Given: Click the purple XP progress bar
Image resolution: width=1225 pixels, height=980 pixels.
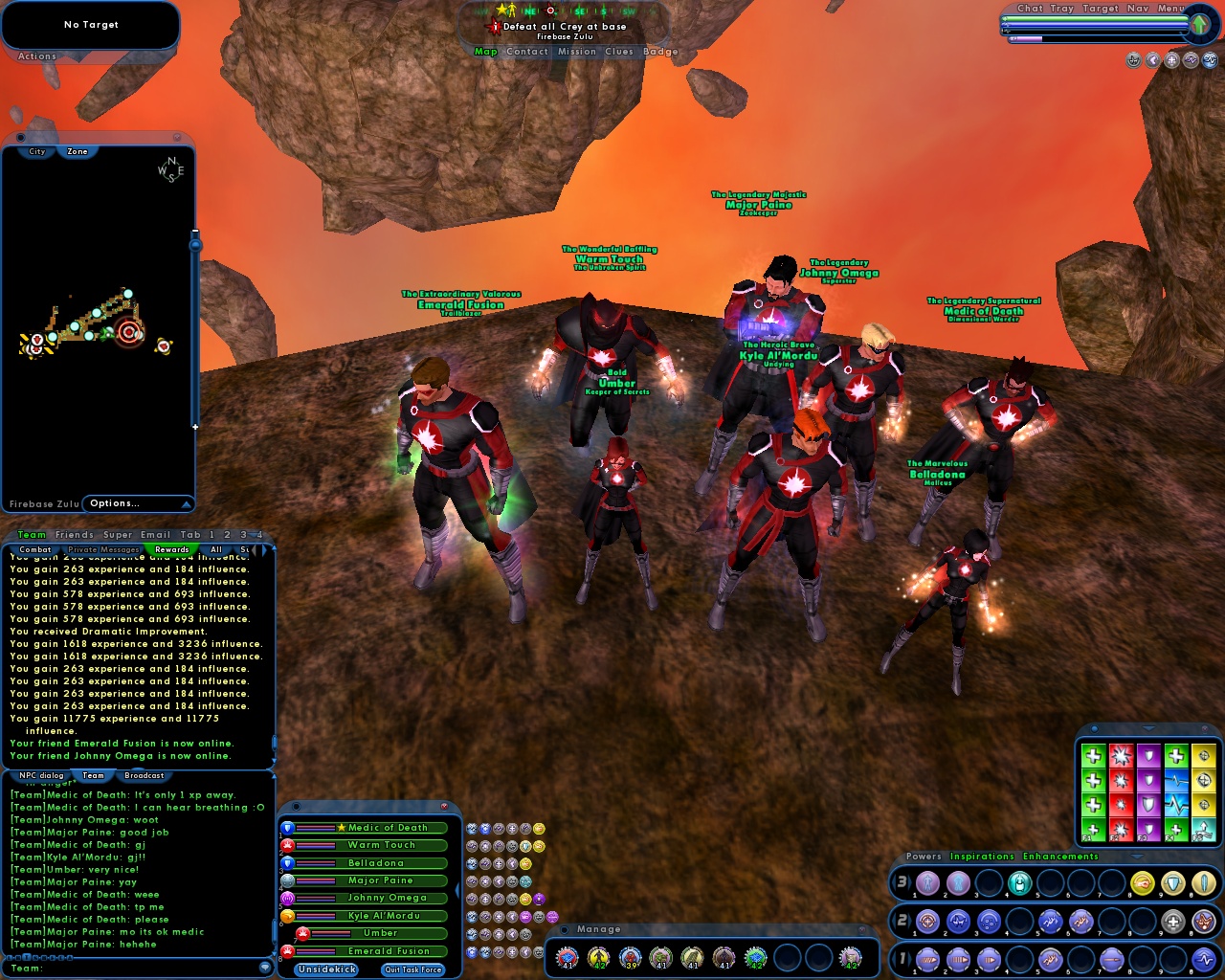Looking at the screenshot, I should click(x=1026, y=38).
